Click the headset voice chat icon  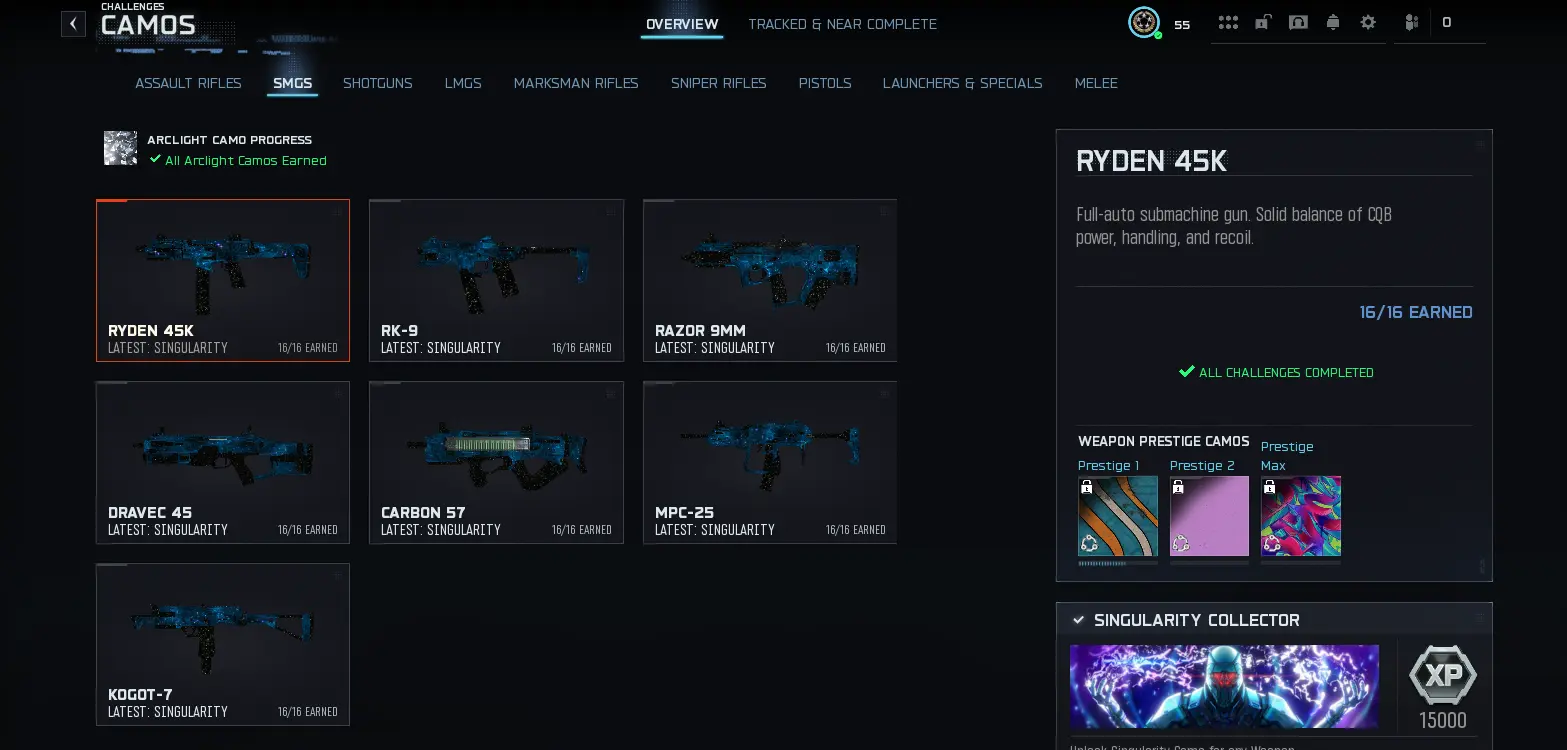tap(1298, 22)
